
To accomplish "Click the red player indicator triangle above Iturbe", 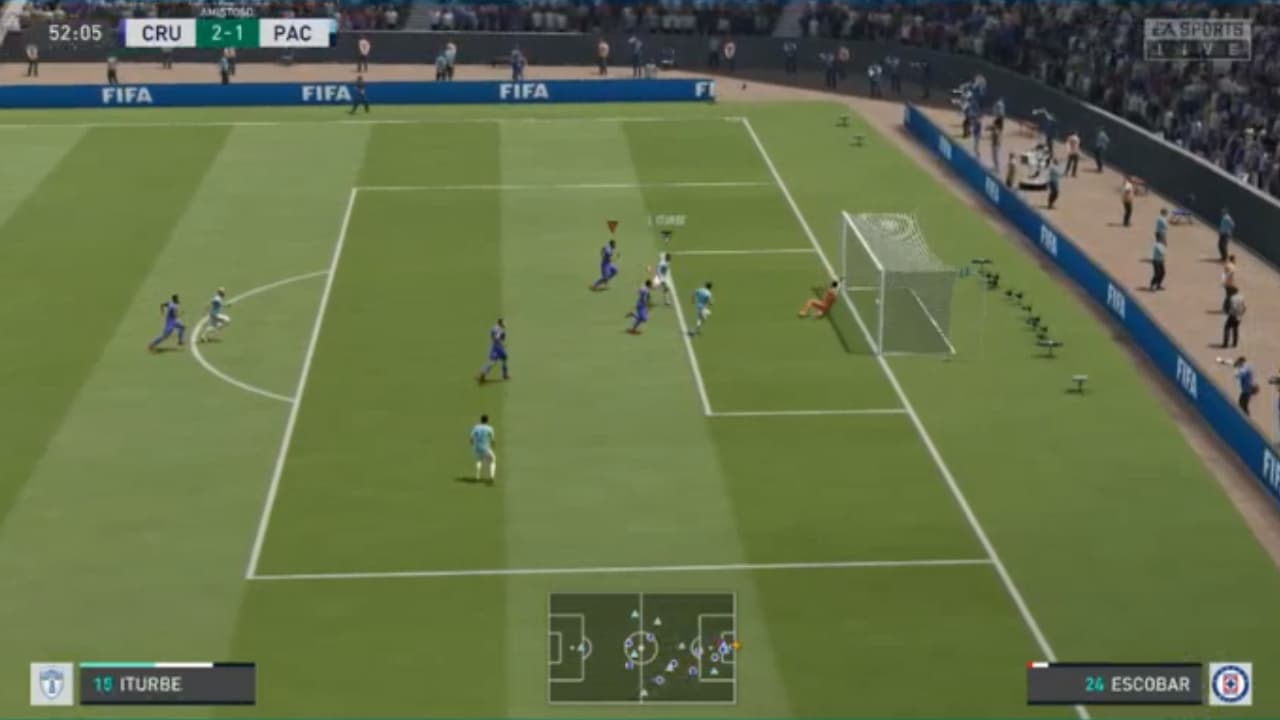I will [612, 225].
